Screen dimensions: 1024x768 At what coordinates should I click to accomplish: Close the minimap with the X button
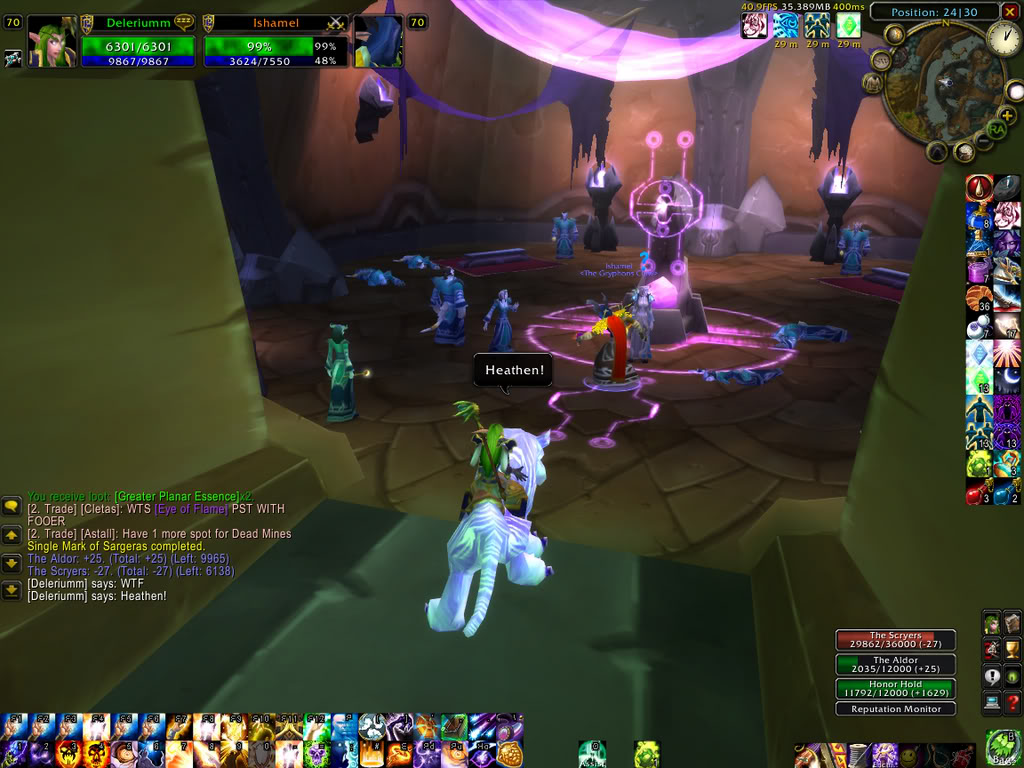1008,12
